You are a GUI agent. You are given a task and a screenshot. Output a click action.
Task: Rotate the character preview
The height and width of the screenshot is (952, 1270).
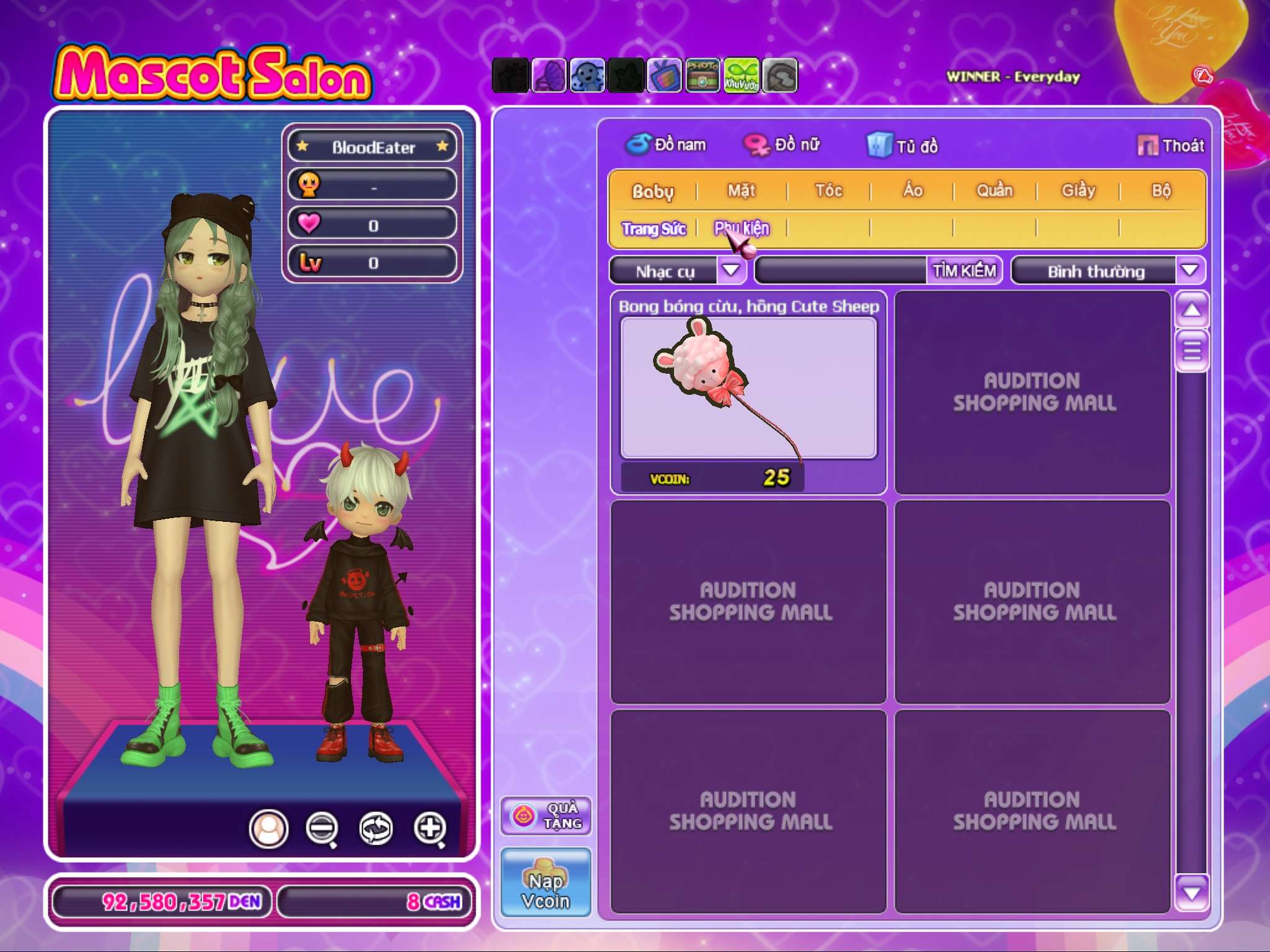(x=376, y=828)
